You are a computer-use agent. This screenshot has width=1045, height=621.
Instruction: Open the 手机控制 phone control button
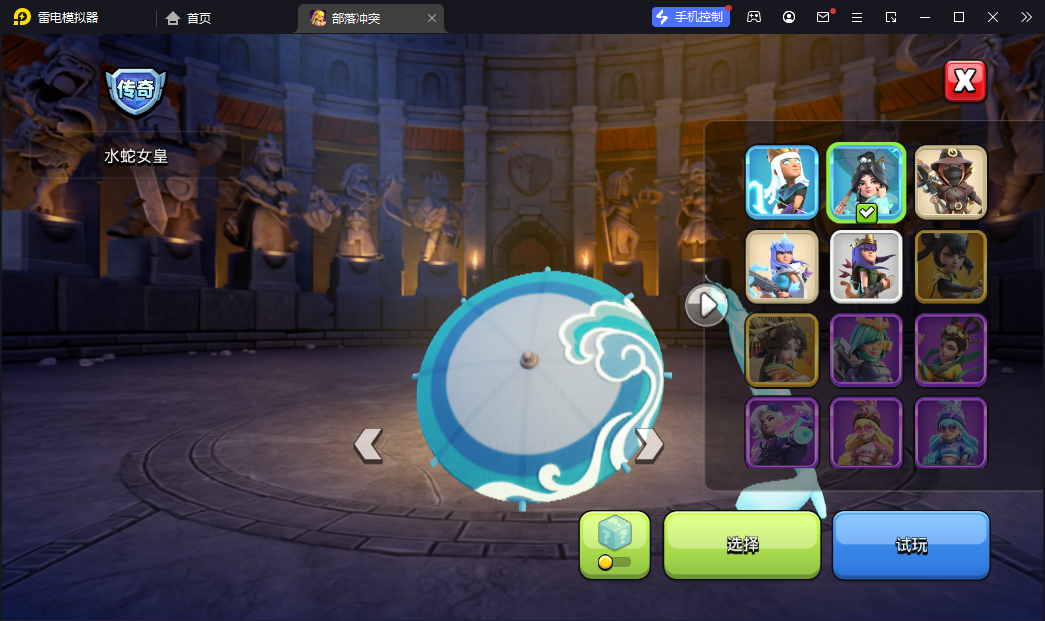[691, 17]
